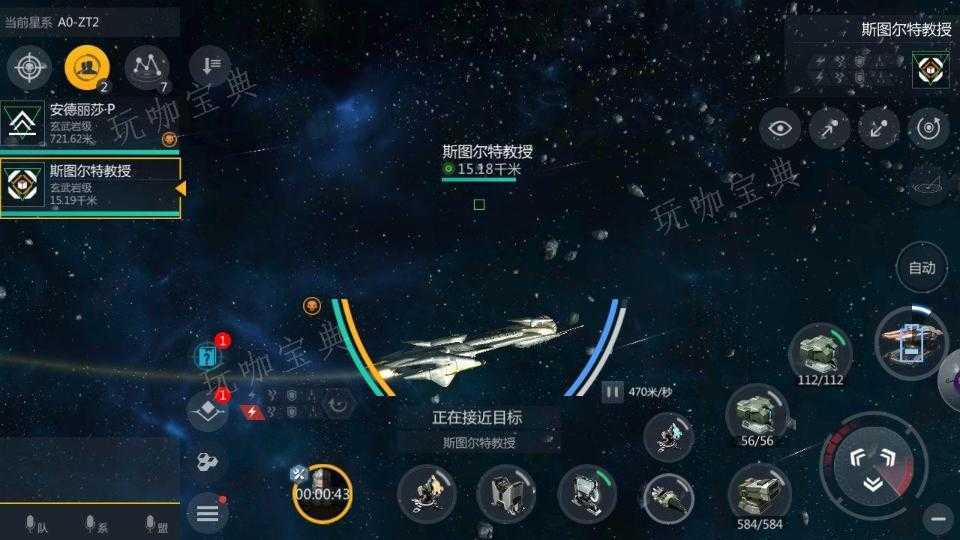This screenshot has height=540, width=960.
Task: Select the 斯图尔特教授 row in the overview list
Action: [90, 186]
